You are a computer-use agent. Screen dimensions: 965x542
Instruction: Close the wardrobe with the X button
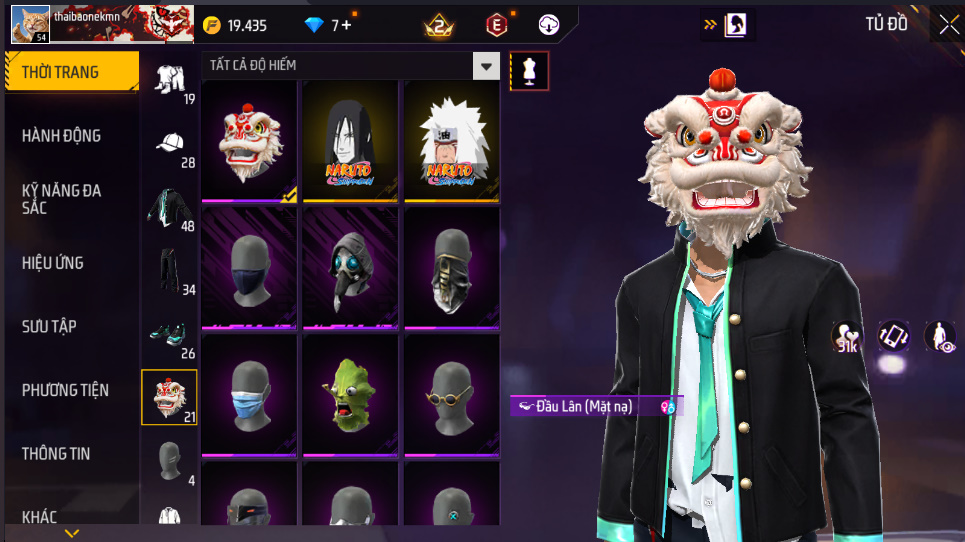tap(947, 25)
